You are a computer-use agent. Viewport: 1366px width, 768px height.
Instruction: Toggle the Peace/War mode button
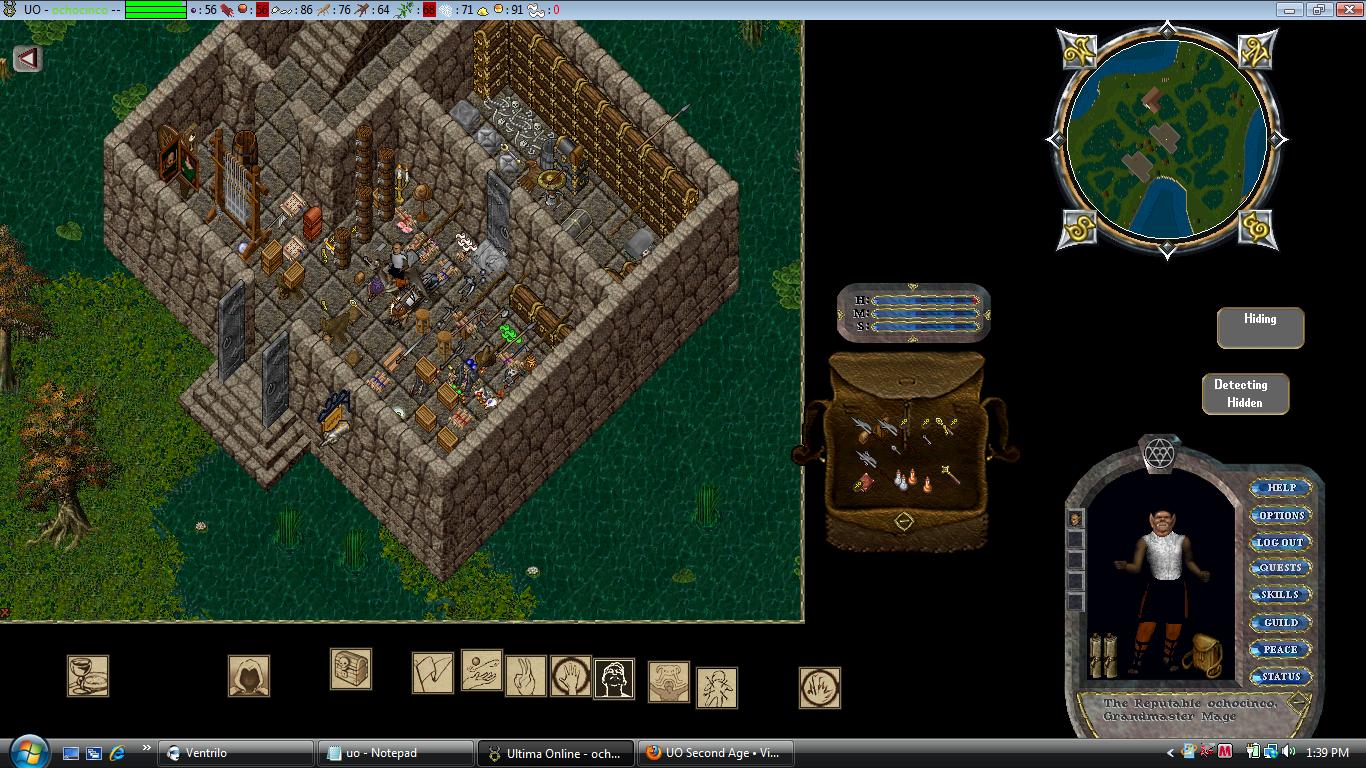1280,649
